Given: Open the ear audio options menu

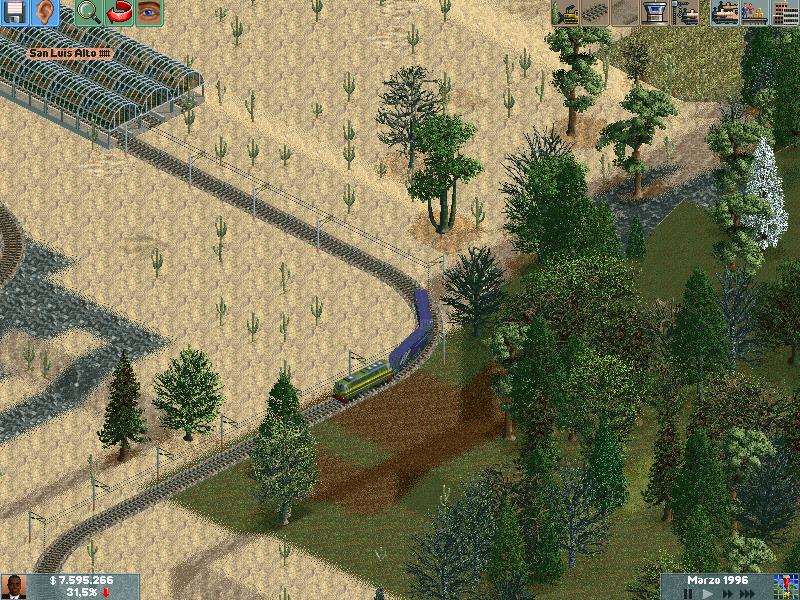Looking at the screenshot, I should pos(45,12).
